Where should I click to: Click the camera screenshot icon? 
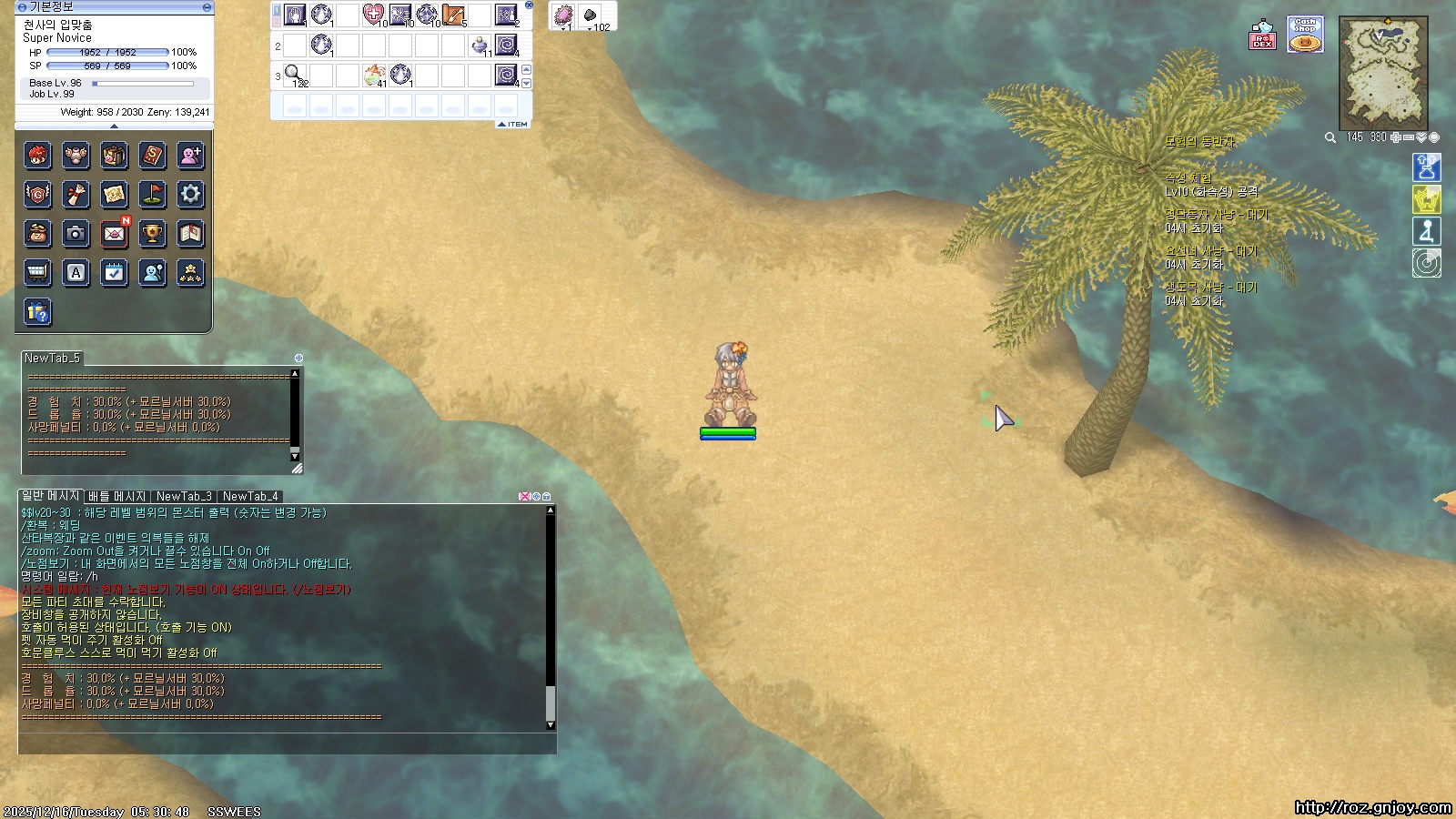pyautogui.click(x=76, y=234)
